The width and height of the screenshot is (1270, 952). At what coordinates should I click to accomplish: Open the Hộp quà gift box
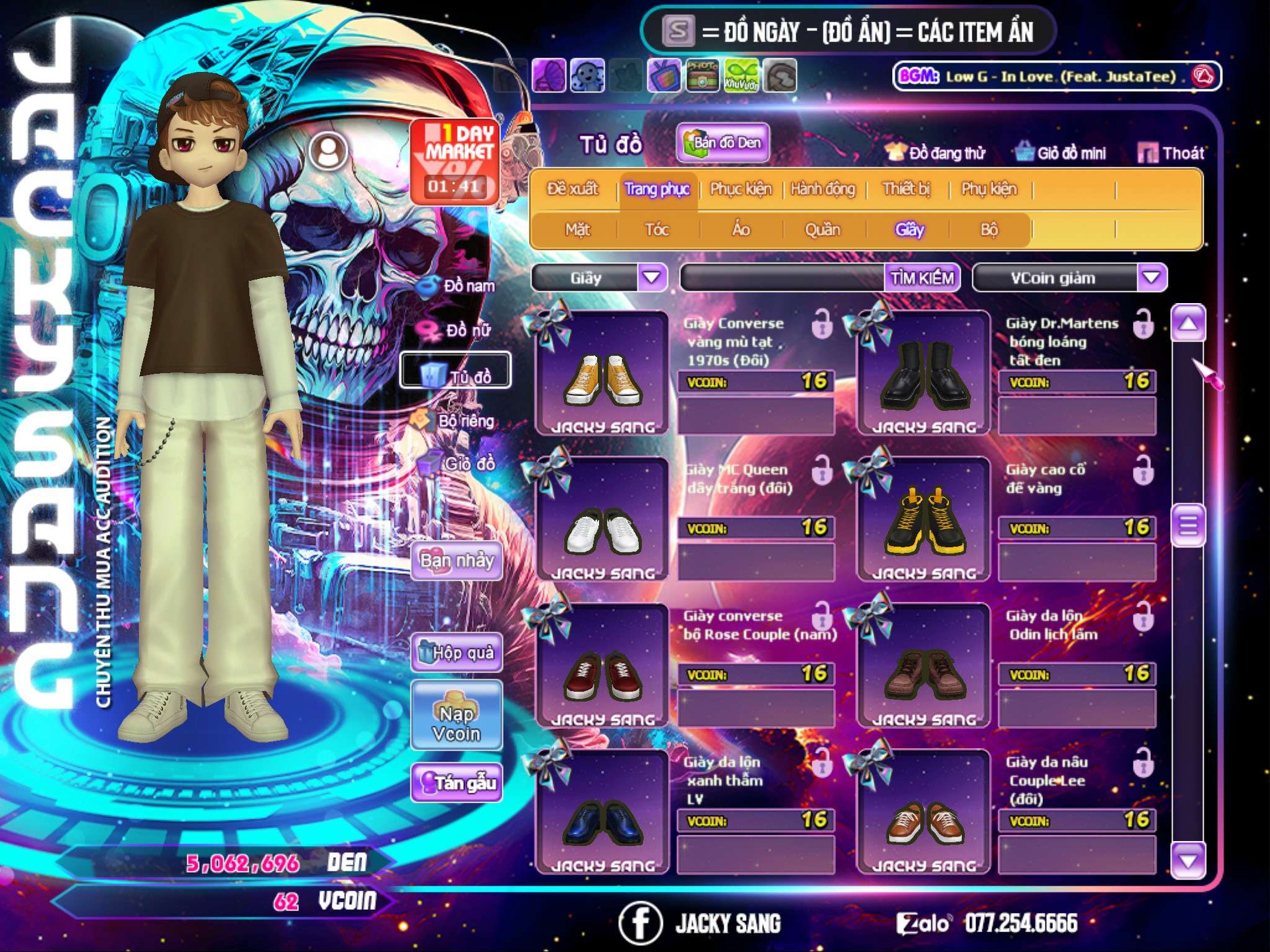coord(457,652)
